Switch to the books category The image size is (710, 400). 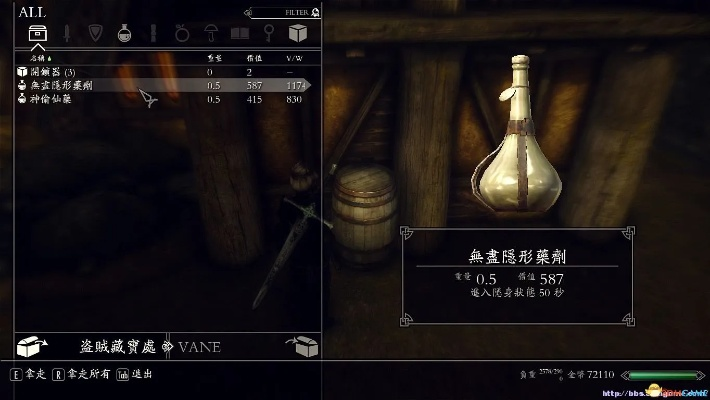coord(240,35)
